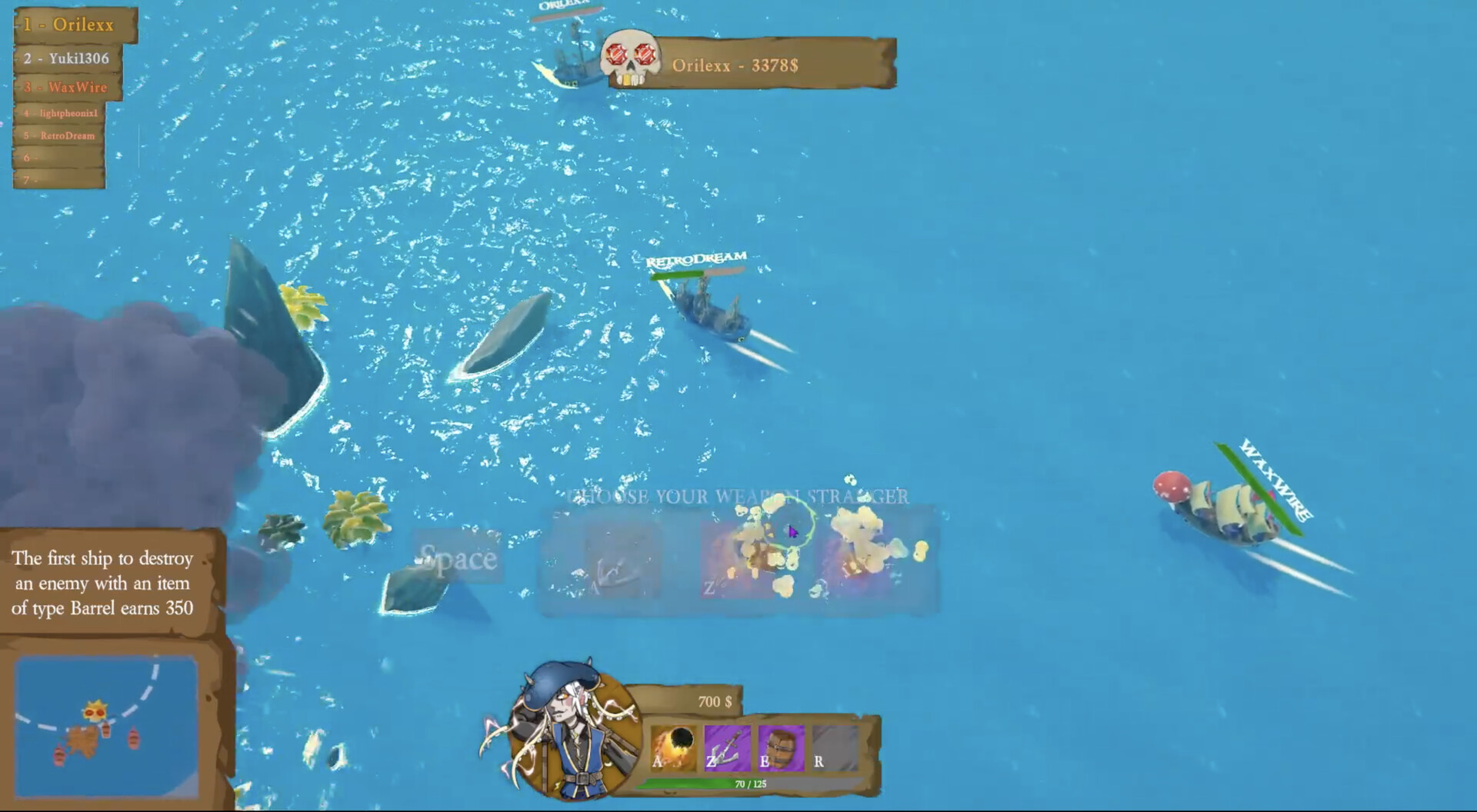
Task: Choose the Space weapon option
Action: tap(457, 559)
